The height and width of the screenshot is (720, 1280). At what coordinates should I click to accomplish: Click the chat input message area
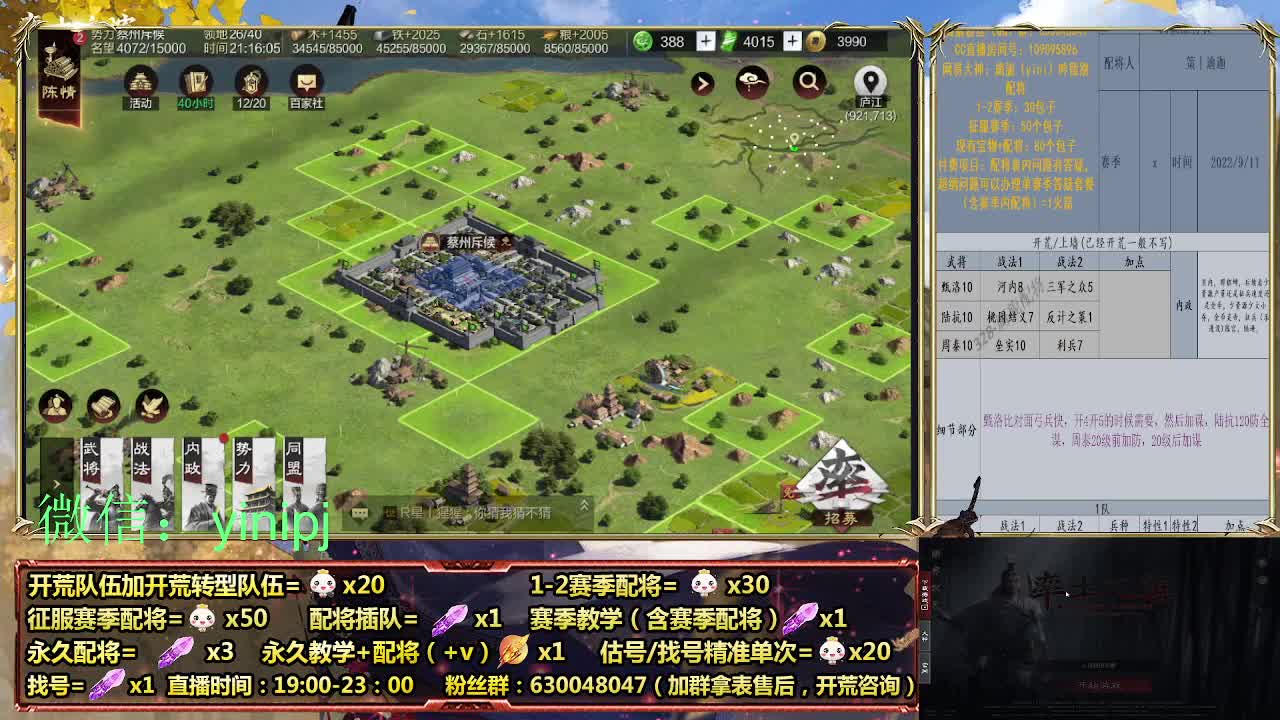click(470, 511)
